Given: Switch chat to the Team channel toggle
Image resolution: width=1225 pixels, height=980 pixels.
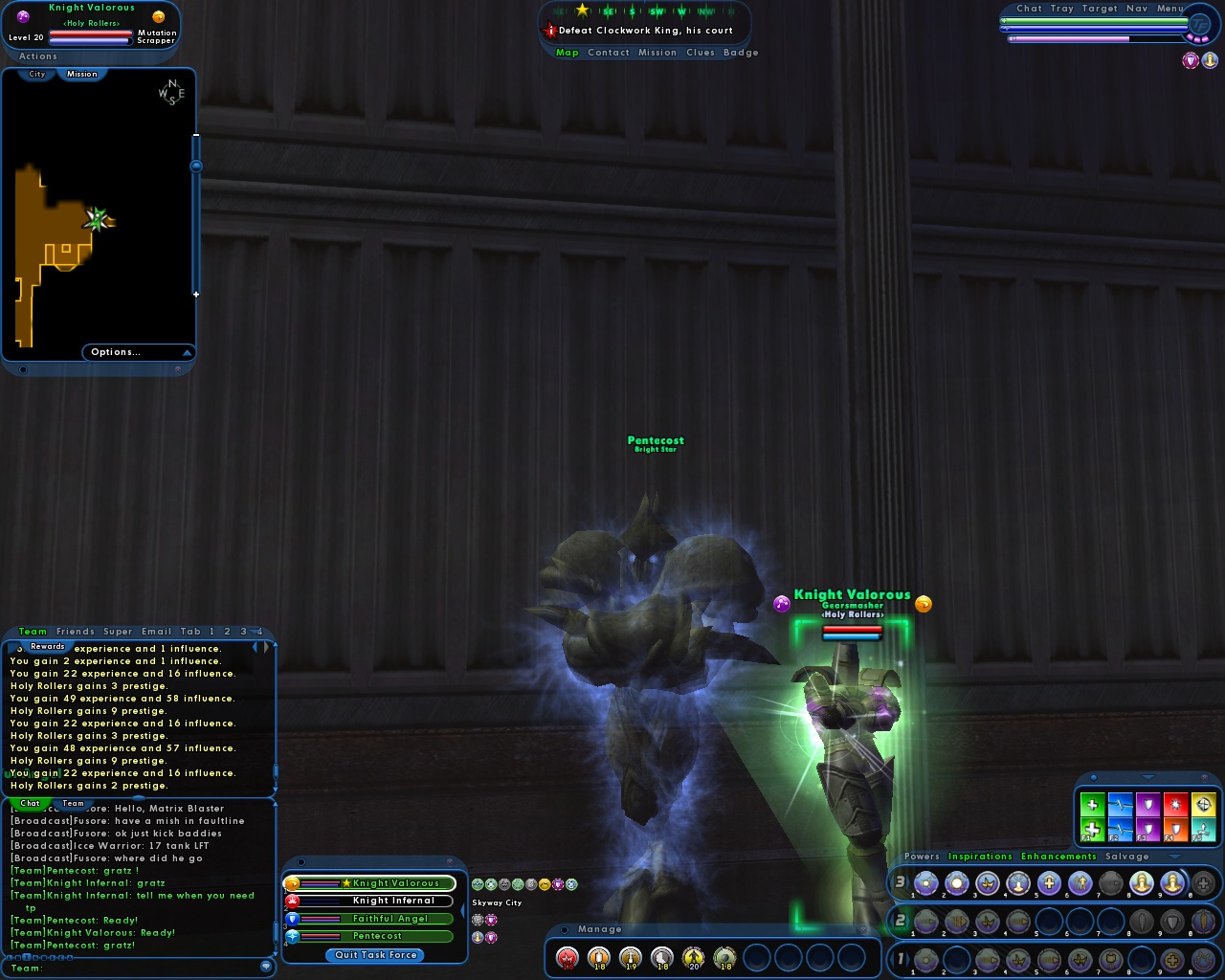Looking at the screenshot, I should point(73,804).
